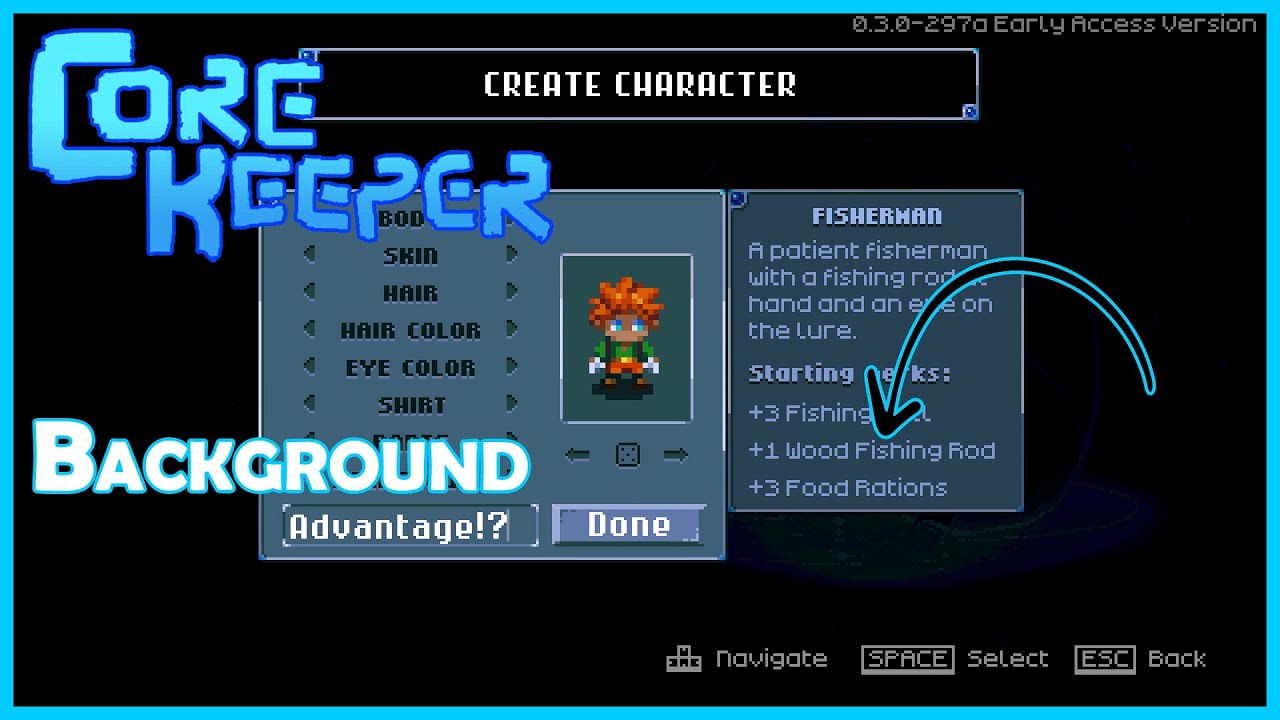Image resolution: width=1280 pixels, height=720 pixels.
Task: Click the right arrow beneath the character preview
Action: (676, 454)
